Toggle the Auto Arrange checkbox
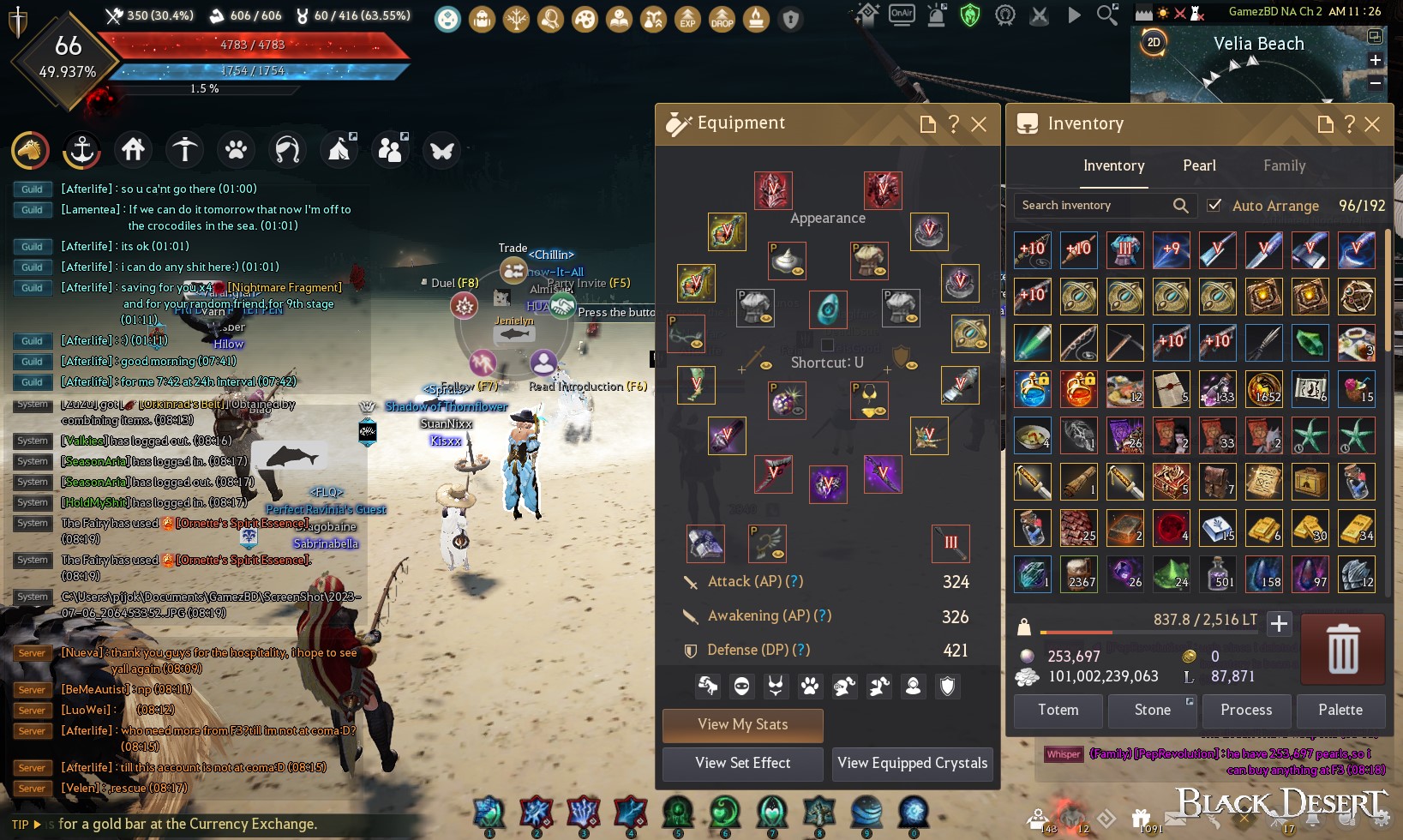 pos(1214,206)
